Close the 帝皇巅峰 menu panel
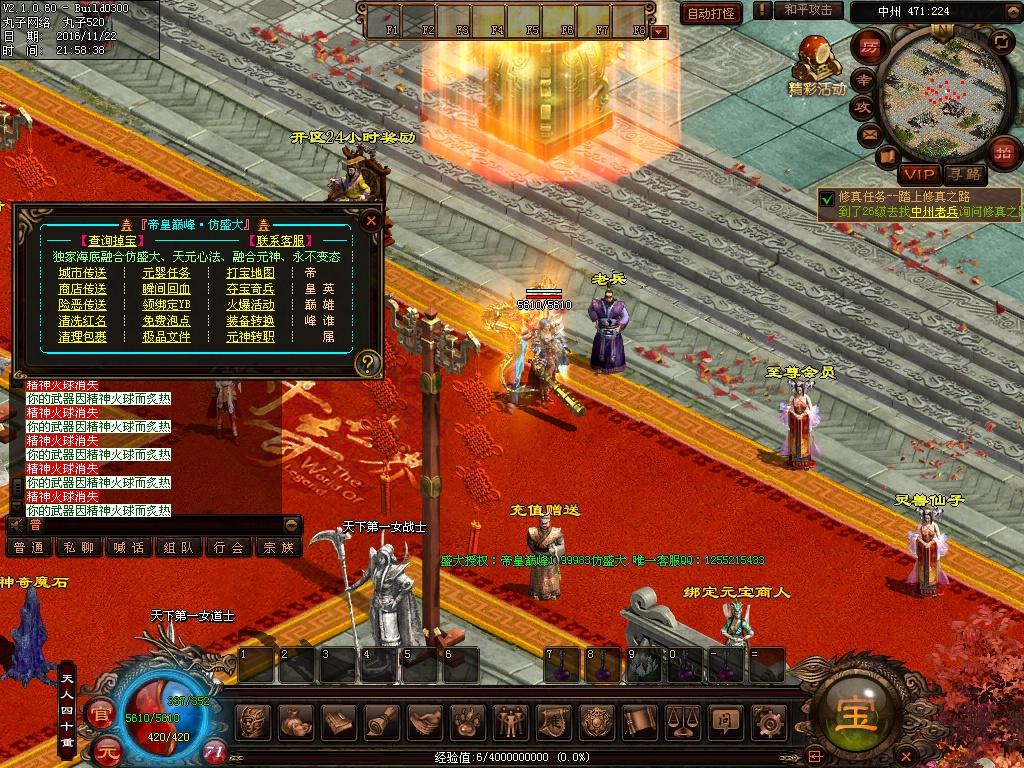 (x=372, y=220)
